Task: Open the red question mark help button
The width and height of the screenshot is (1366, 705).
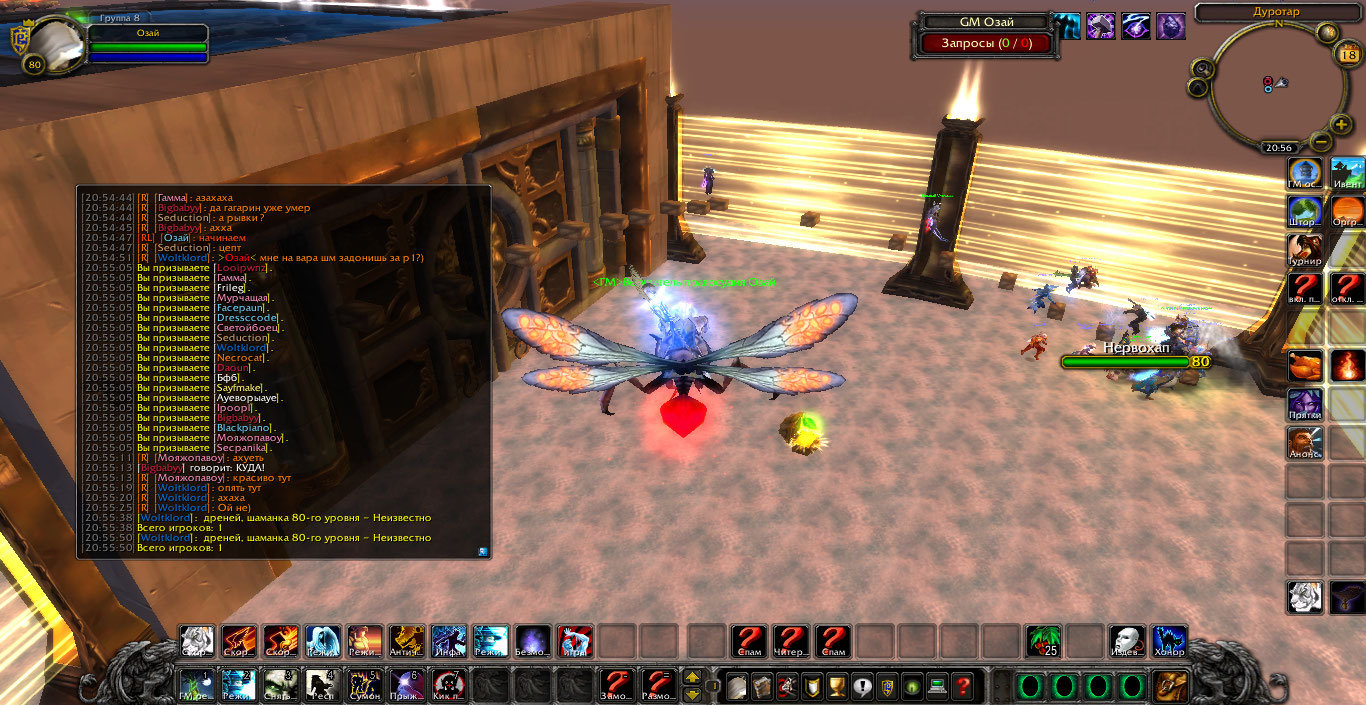Action: tap(962, 686)
